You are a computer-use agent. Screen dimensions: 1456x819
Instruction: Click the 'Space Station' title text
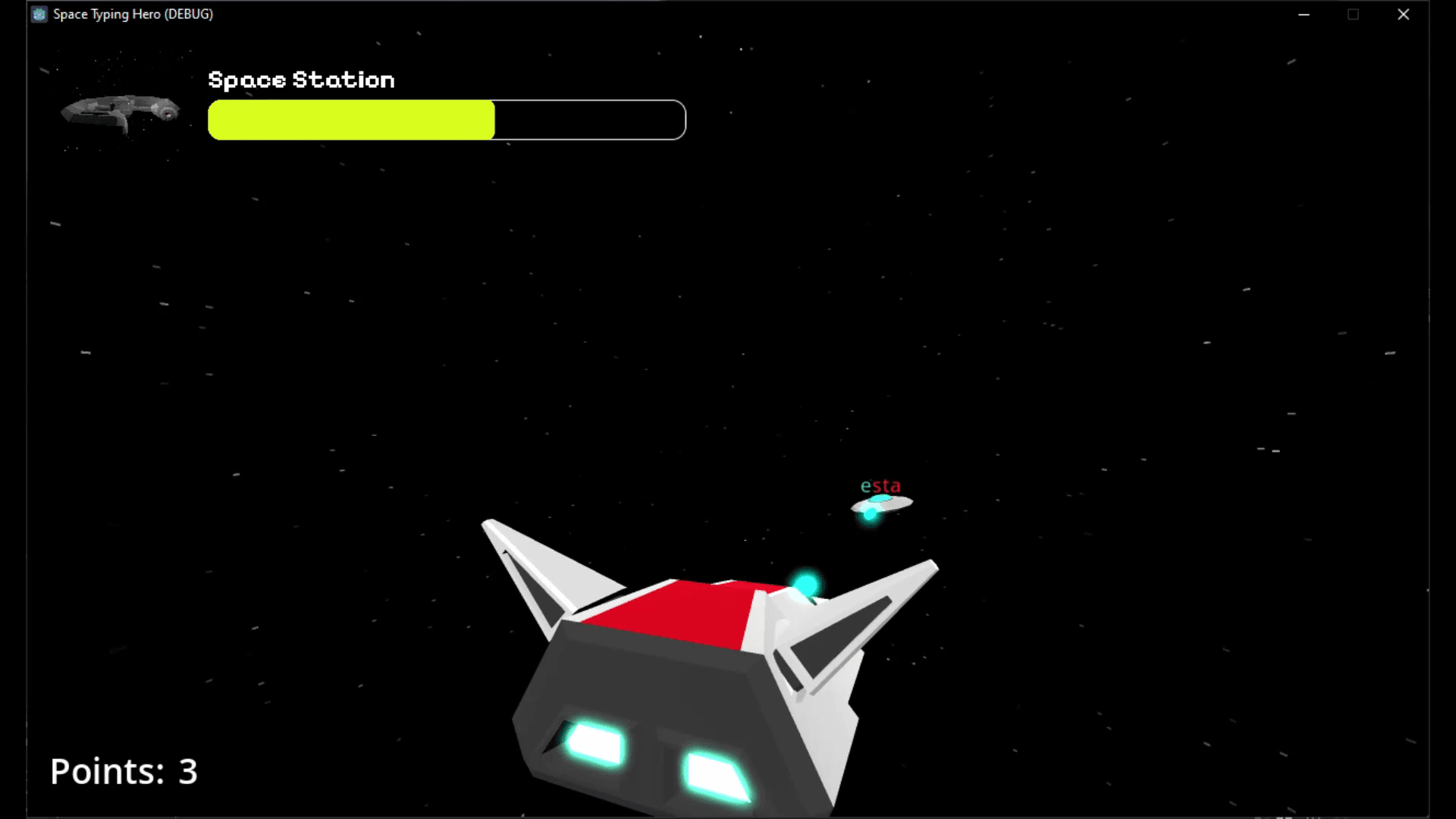tap(302, 79)
